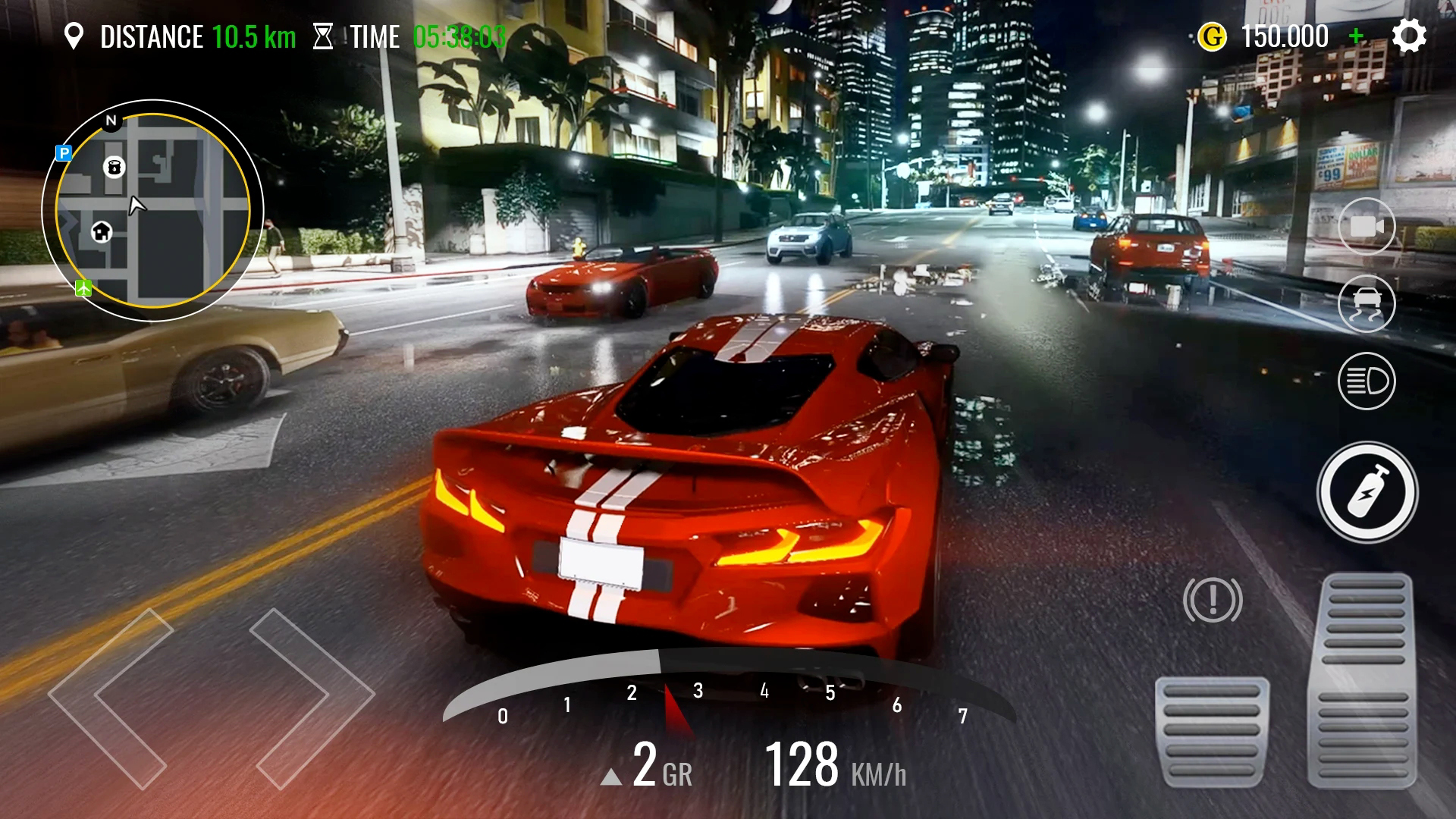Switch the camera view

pos(1367,226)
